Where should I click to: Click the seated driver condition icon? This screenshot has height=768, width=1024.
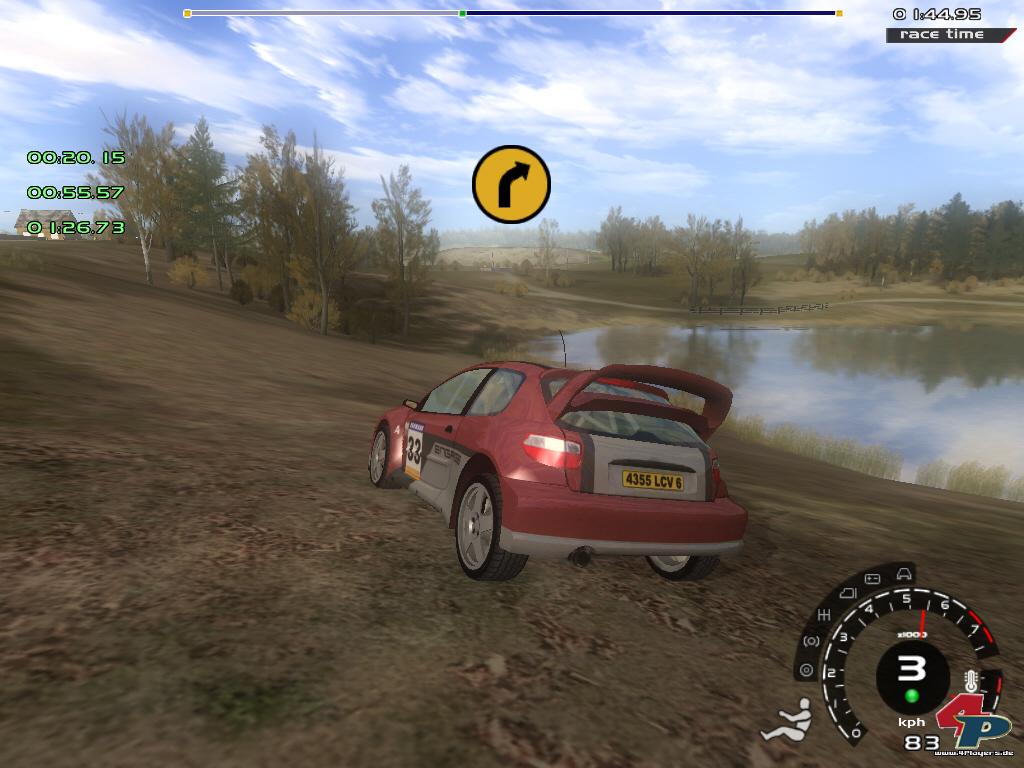(786, 720)
